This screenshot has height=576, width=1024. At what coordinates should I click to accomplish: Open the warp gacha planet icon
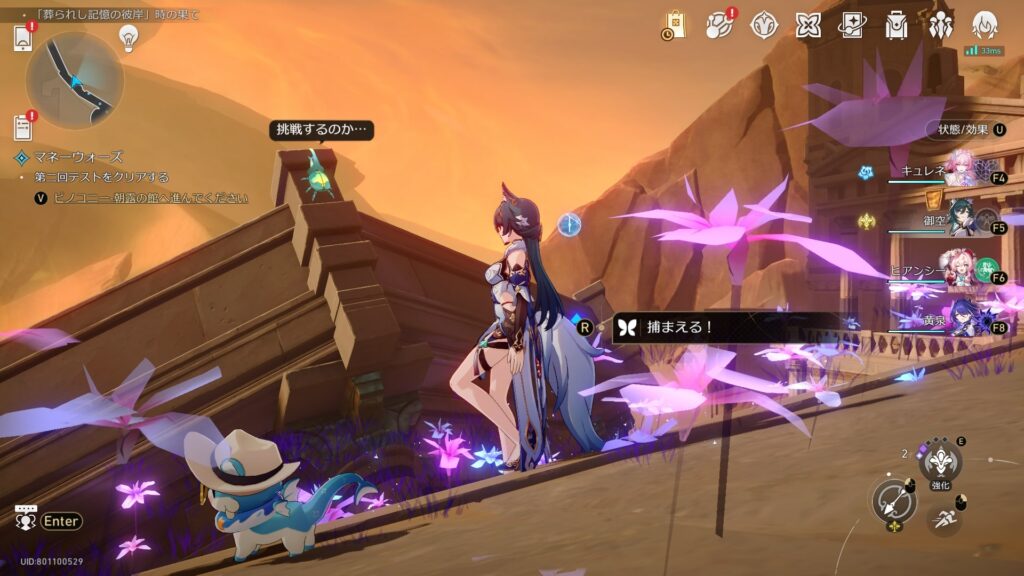[x=719, y=25]
